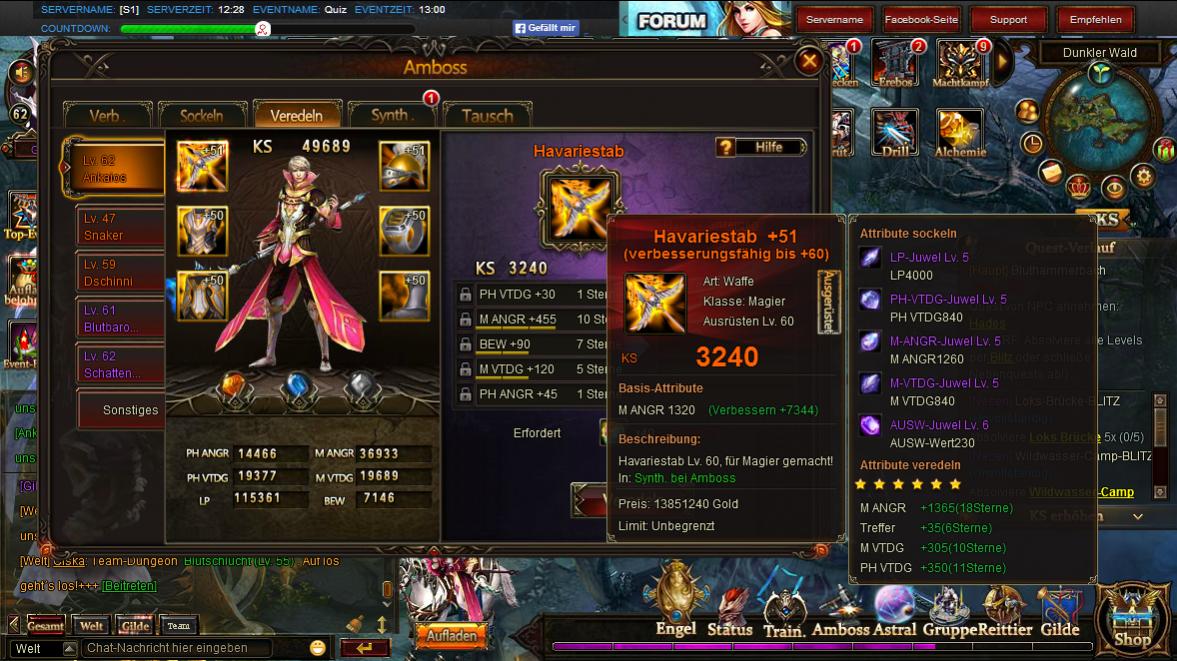Choose hero Dschinni Lv. 59

tap(120, 273)
